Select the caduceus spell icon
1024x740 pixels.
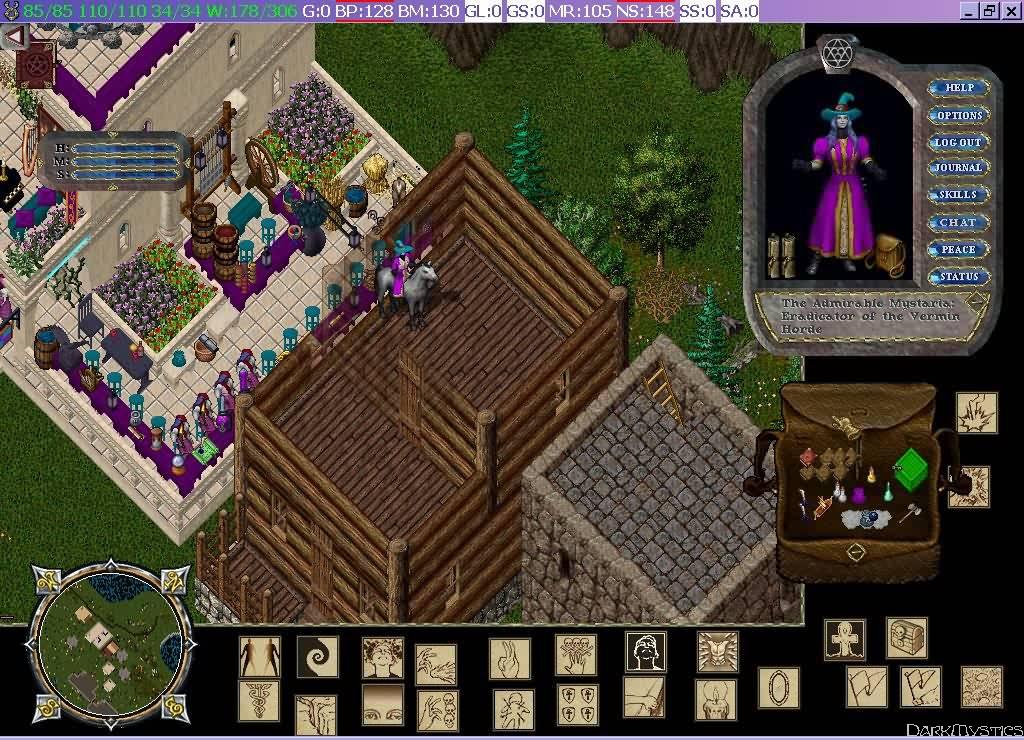(x=259, y=700)
